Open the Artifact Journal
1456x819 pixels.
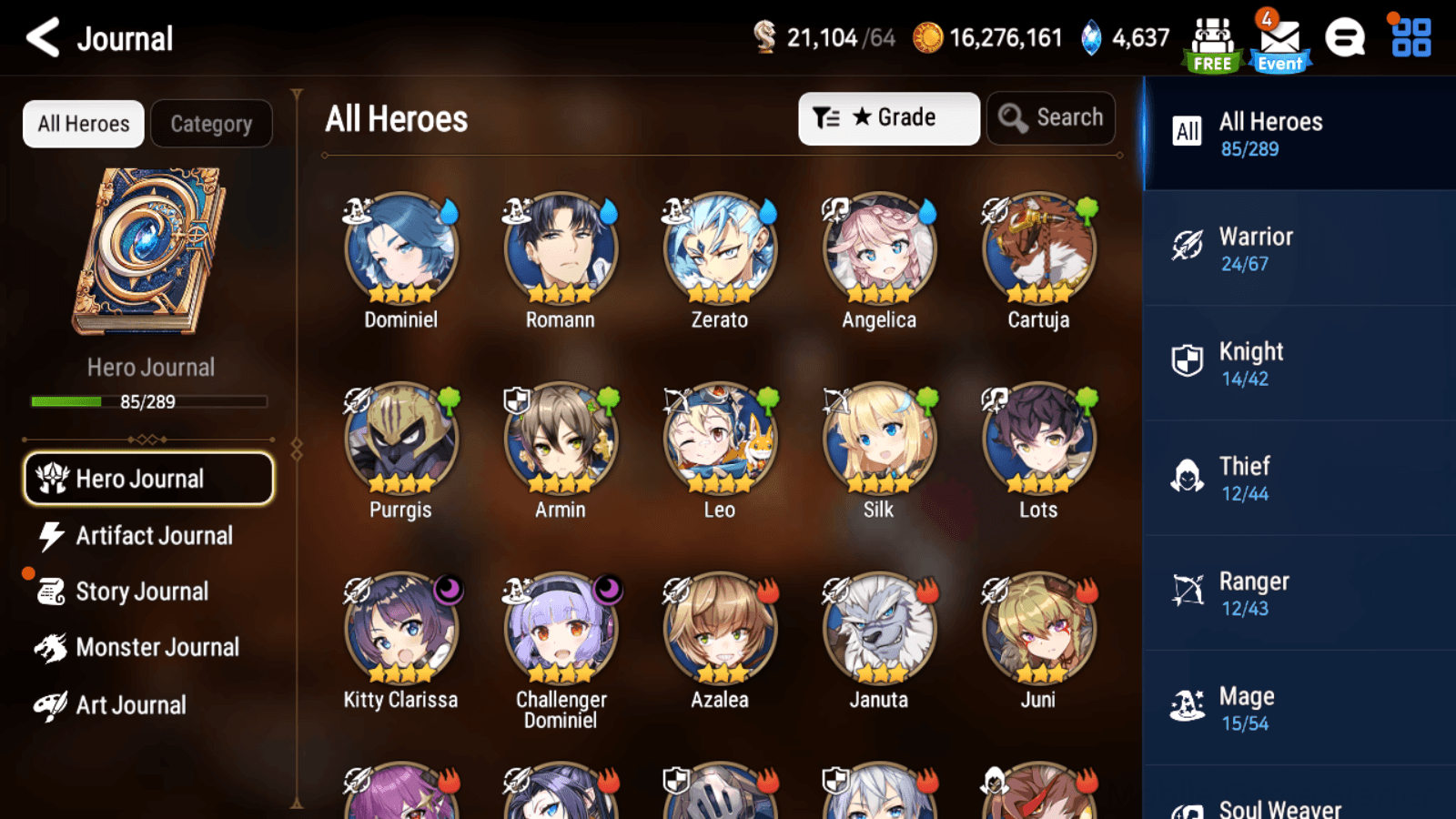point(153,536)
